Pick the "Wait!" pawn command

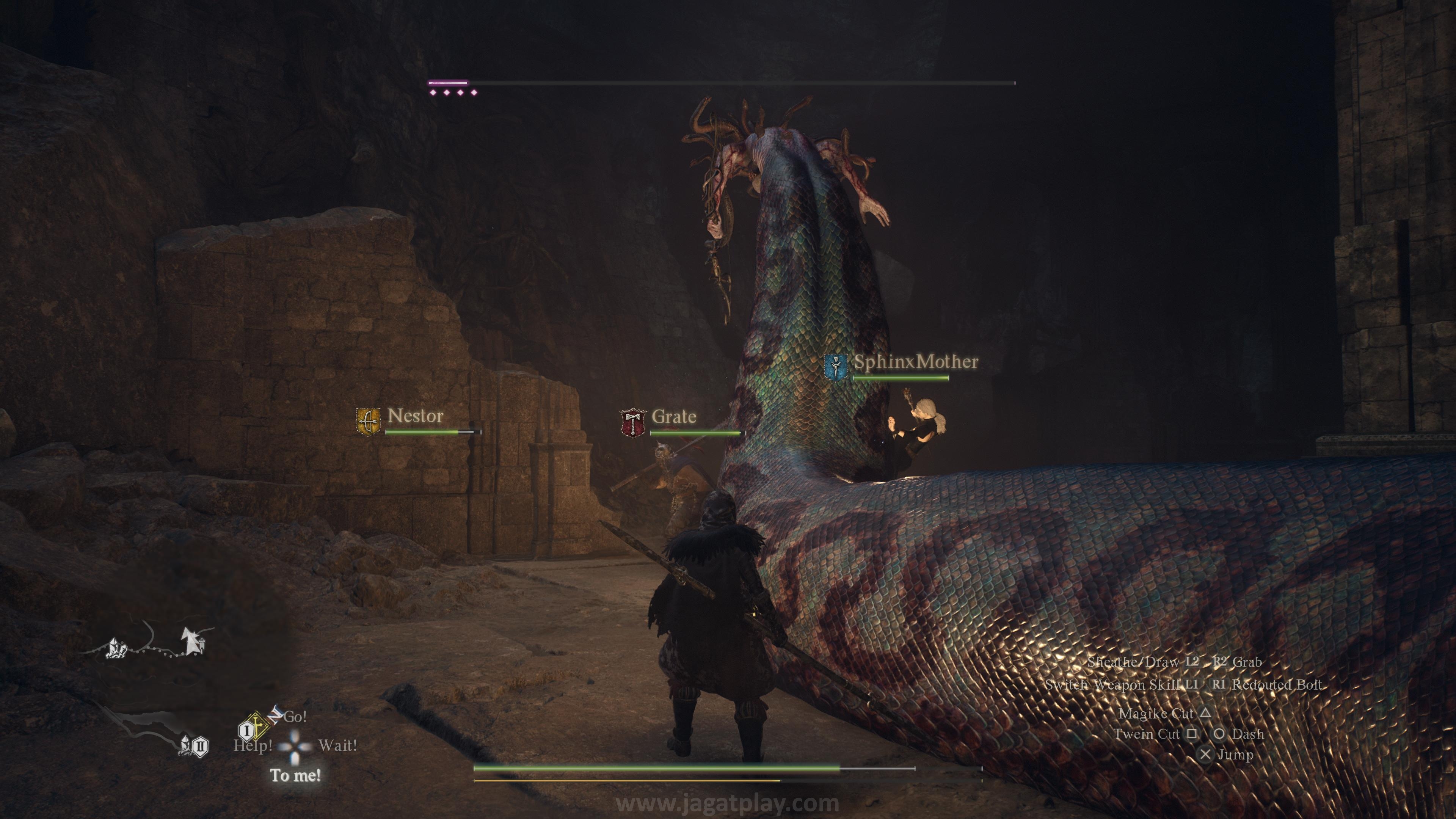click(x=337, y=745)
